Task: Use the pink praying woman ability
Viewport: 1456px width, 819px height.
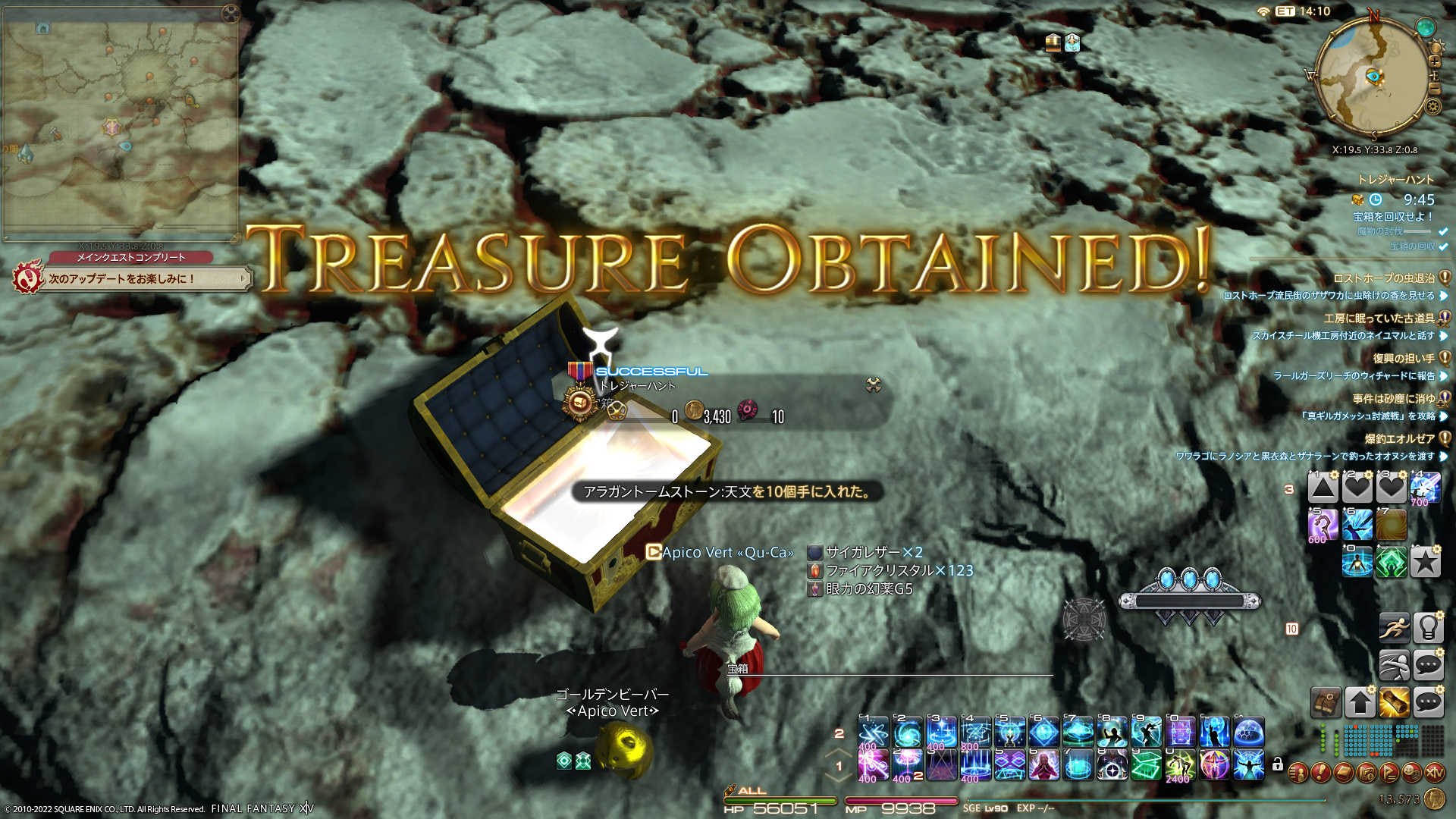Action: [1043, 765]
